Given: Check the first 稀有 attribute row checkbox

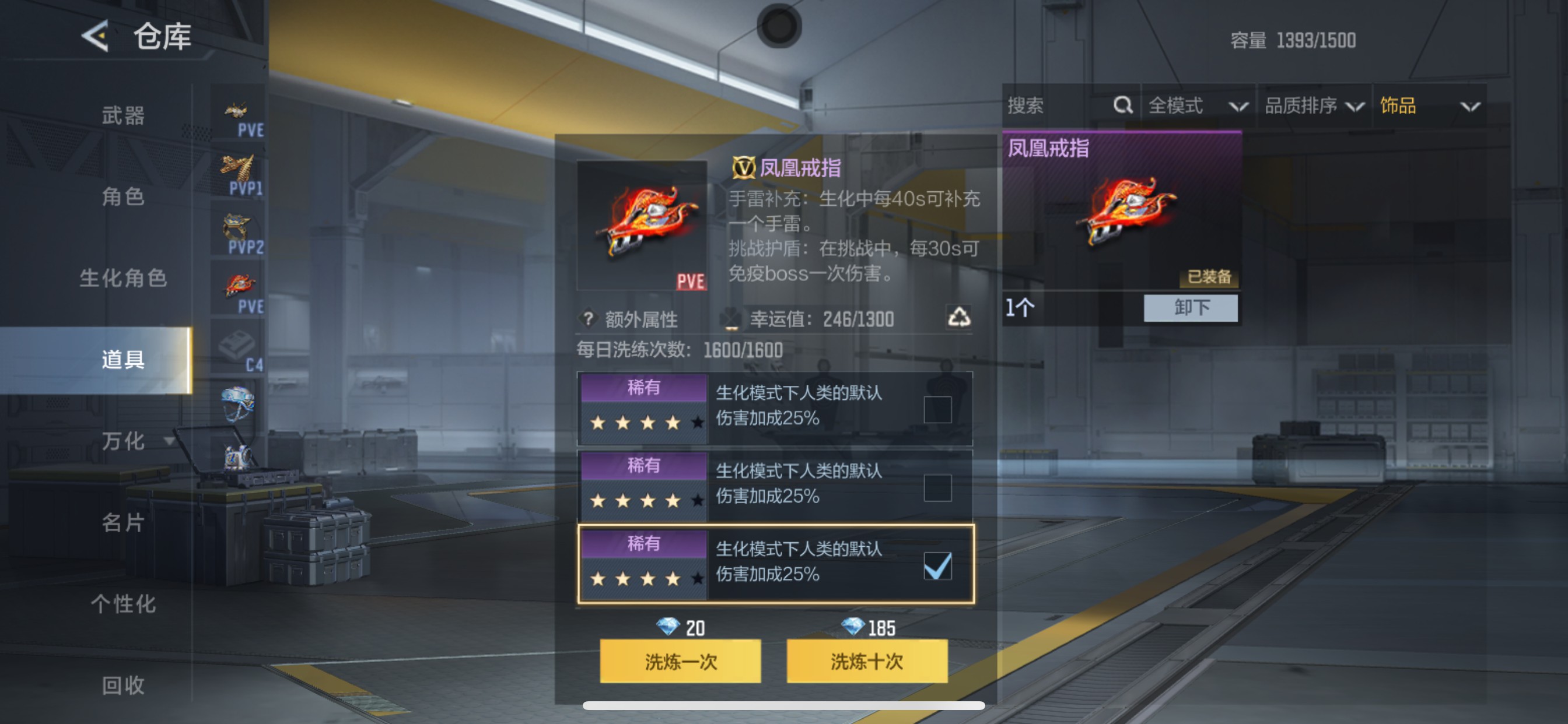Looking at the screenshot, I should click(938, 409).
